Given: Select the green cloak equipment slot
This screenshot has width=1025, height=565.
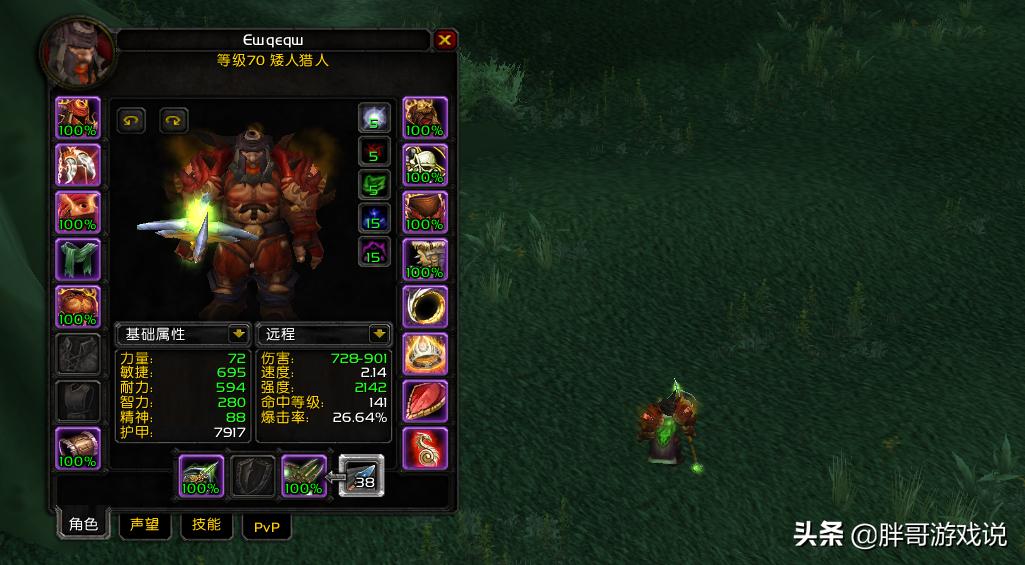Looking at the screenshot, I should tap(78, 260).
